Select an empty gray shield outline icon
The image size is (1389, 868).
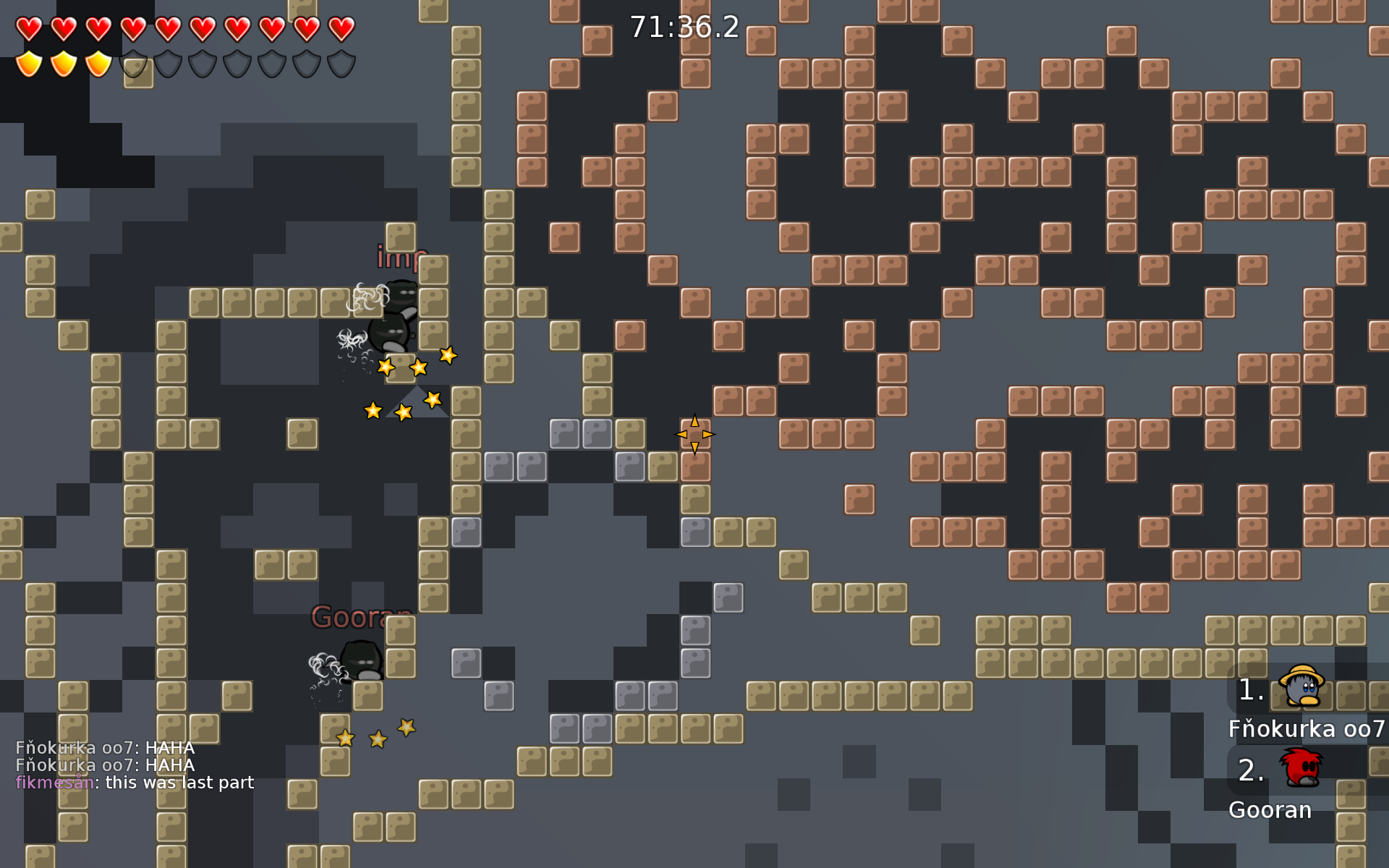click(x=166, y=65)
